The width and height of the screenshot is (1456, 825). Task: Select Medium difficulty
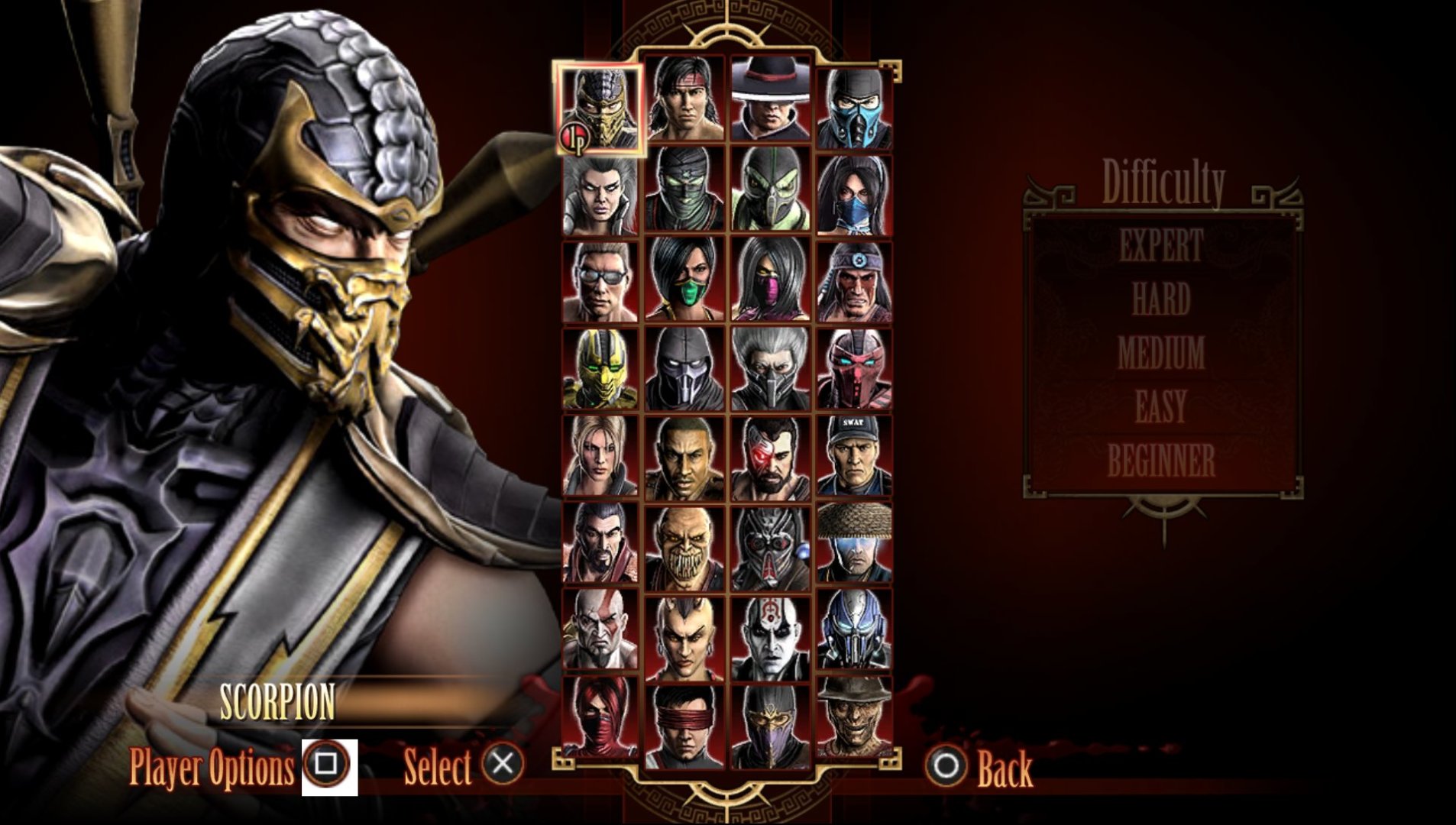coord(1160,353)
